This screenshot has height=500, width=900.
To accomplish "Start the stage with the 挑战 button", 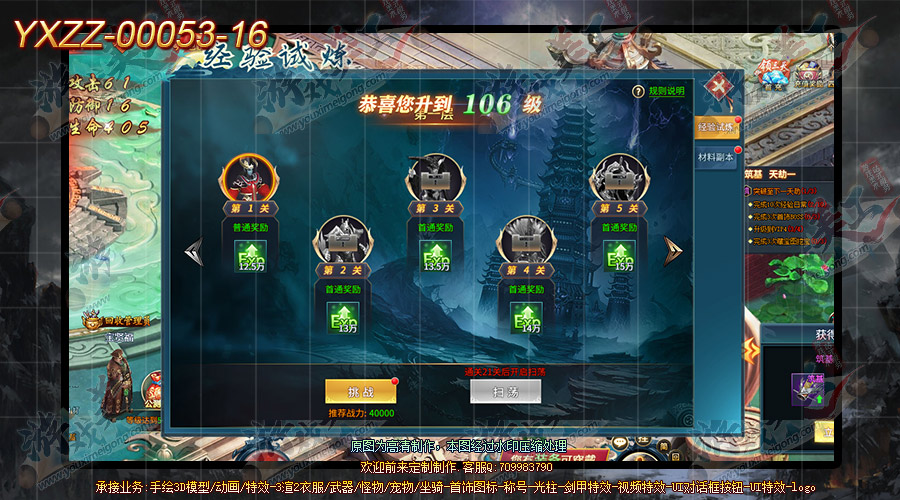I will (353, 391).
